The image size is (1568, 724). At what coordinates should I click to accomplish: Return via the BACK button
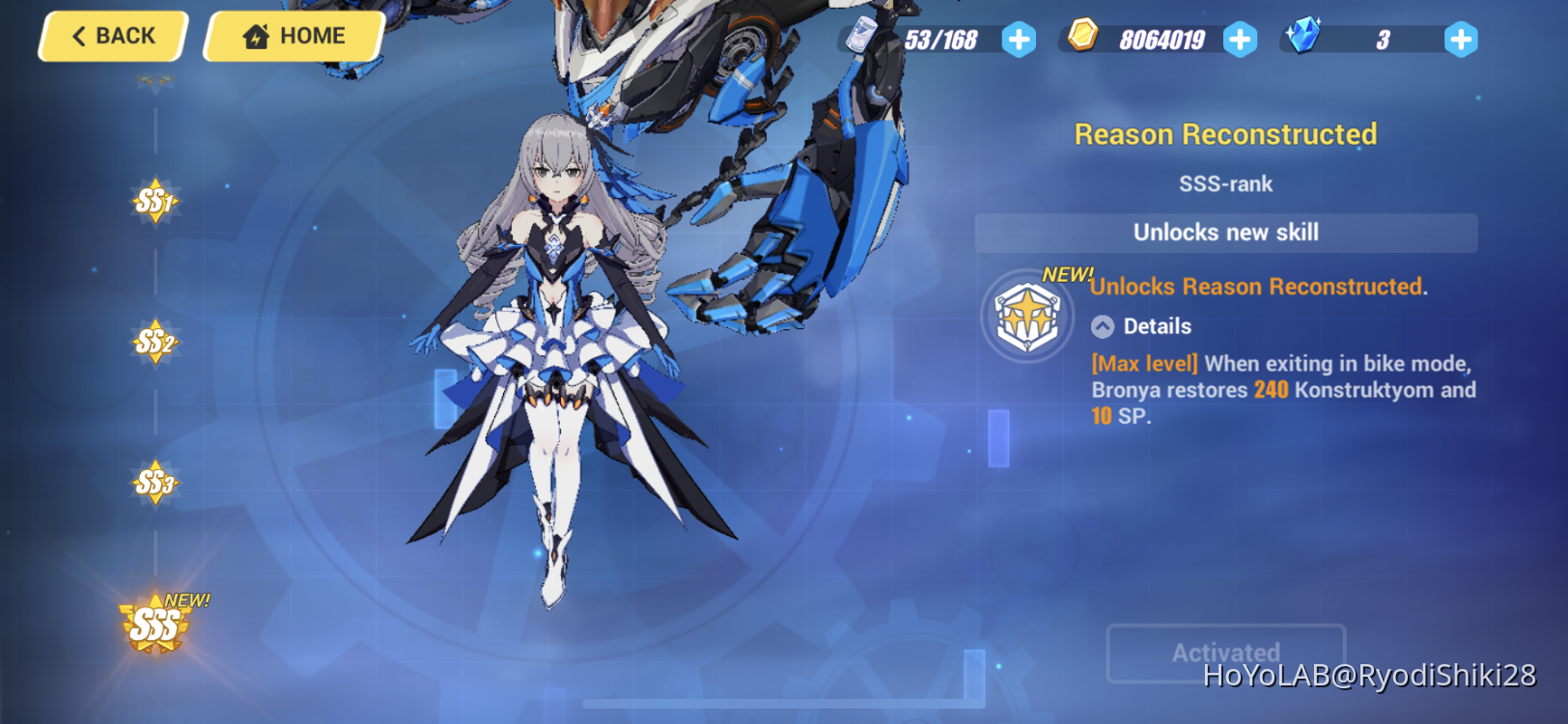(111, 36)
